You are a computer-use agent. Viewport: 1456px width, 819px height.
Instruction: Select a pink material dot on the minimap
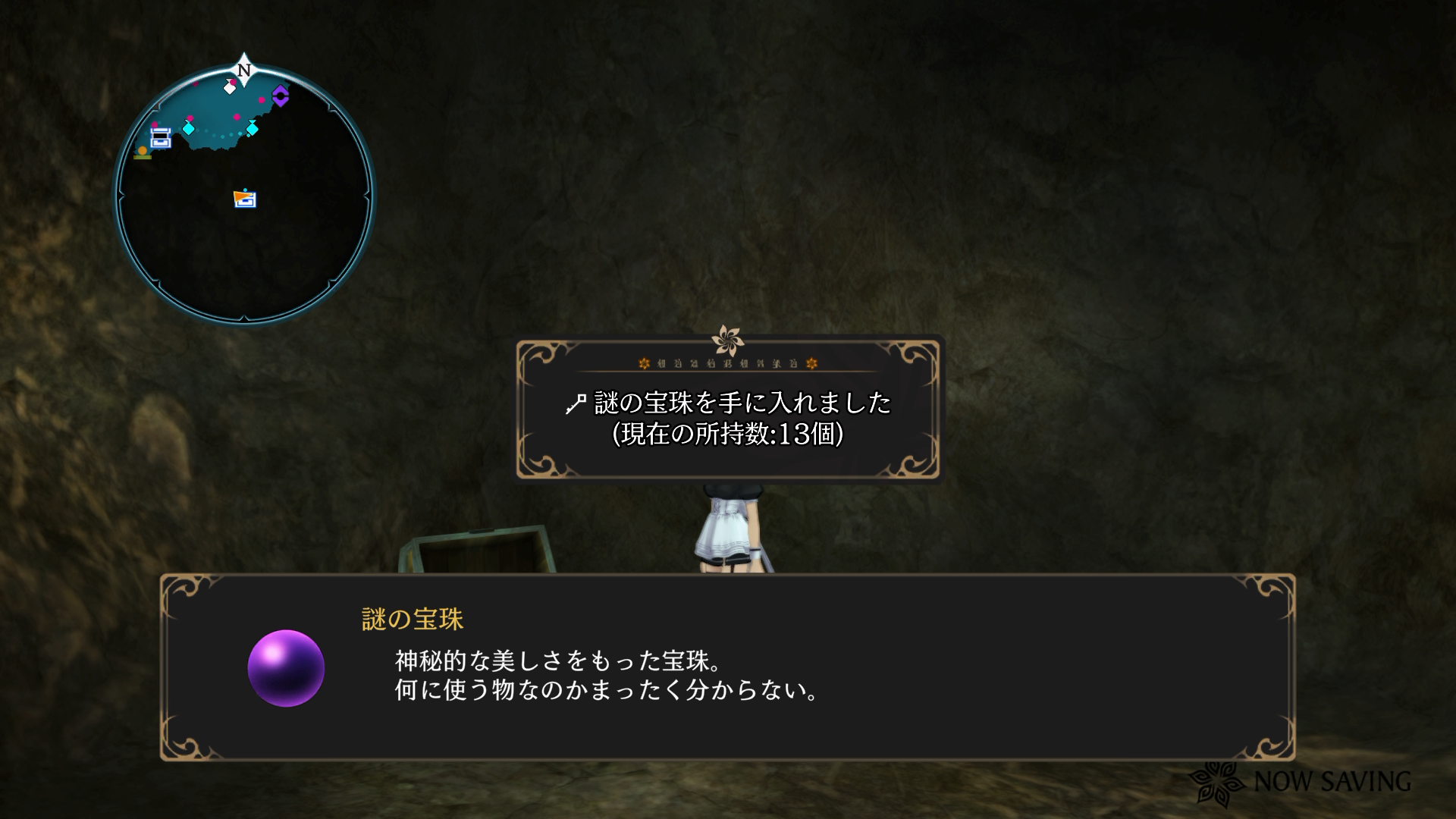tap(237, 118)
